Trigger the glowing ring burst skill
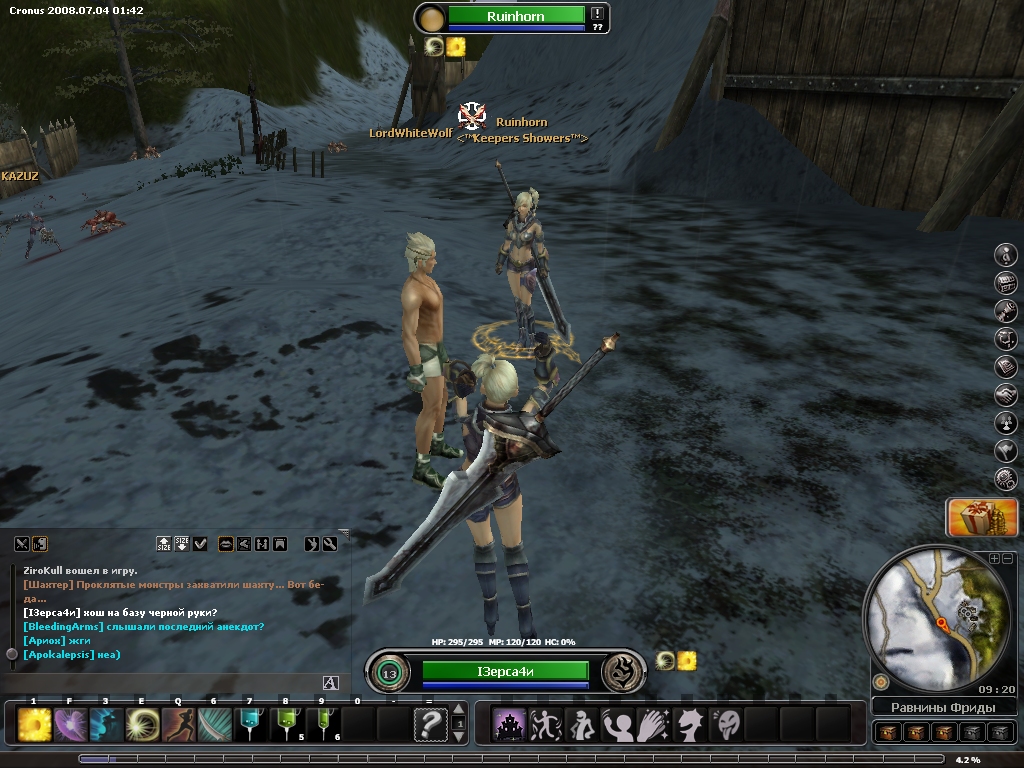The height and width of the screenshot is (768, 1024). (x=143, y=724)
